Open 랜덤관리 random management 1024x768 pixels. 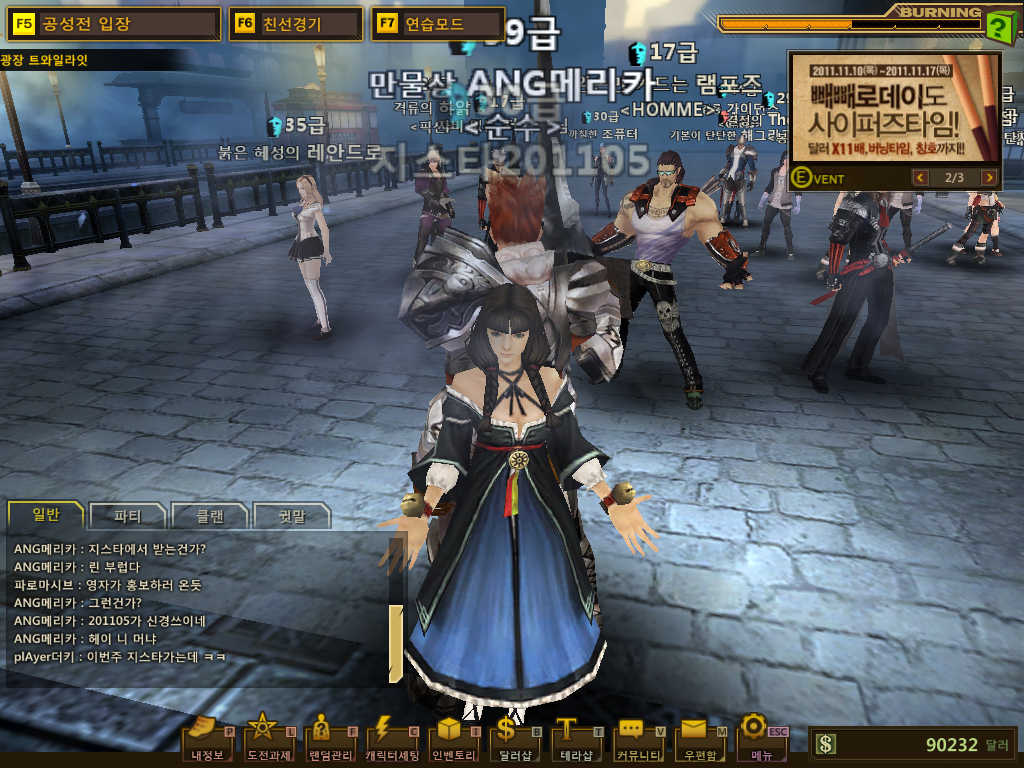329,739
